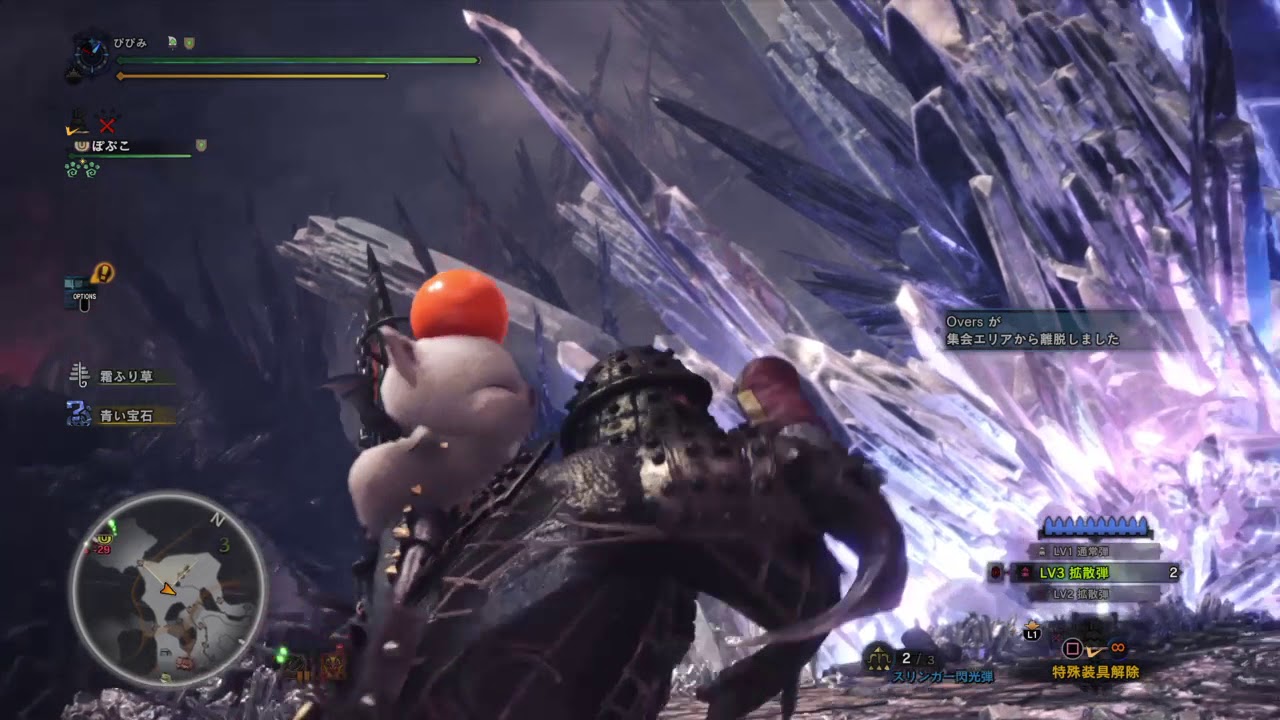Click the circular minimap
The width and height of the screenshot is (1280, 720).
click(167, 588)
